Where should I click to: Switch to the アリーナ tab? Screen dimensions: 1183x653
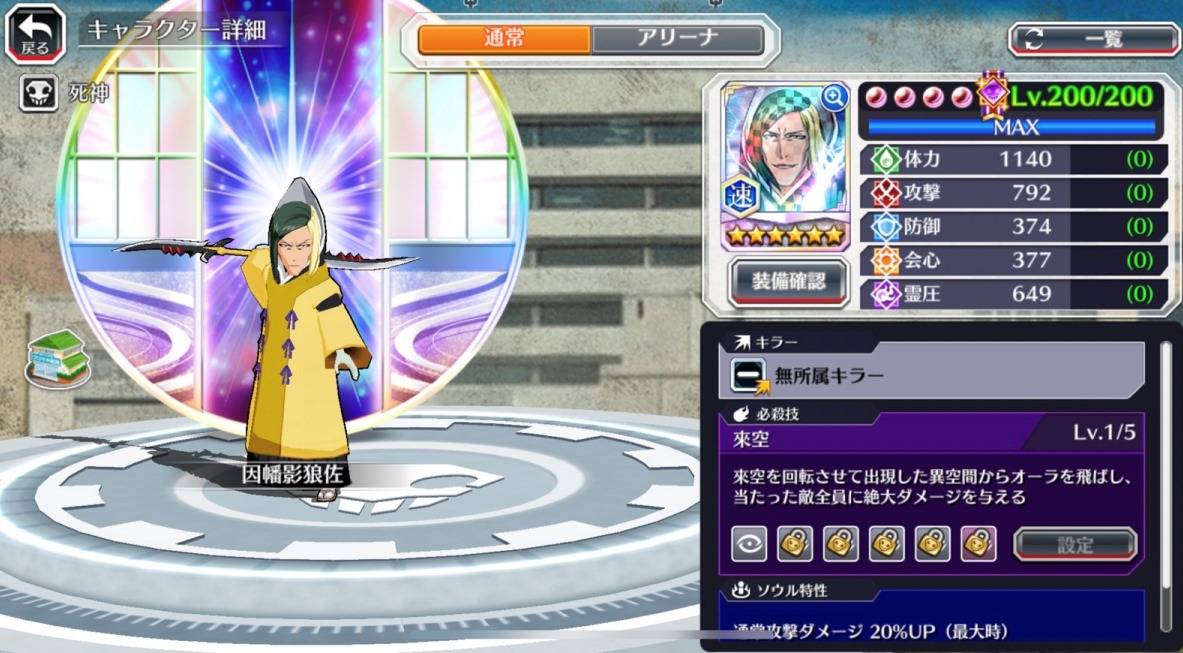(677, 40)
